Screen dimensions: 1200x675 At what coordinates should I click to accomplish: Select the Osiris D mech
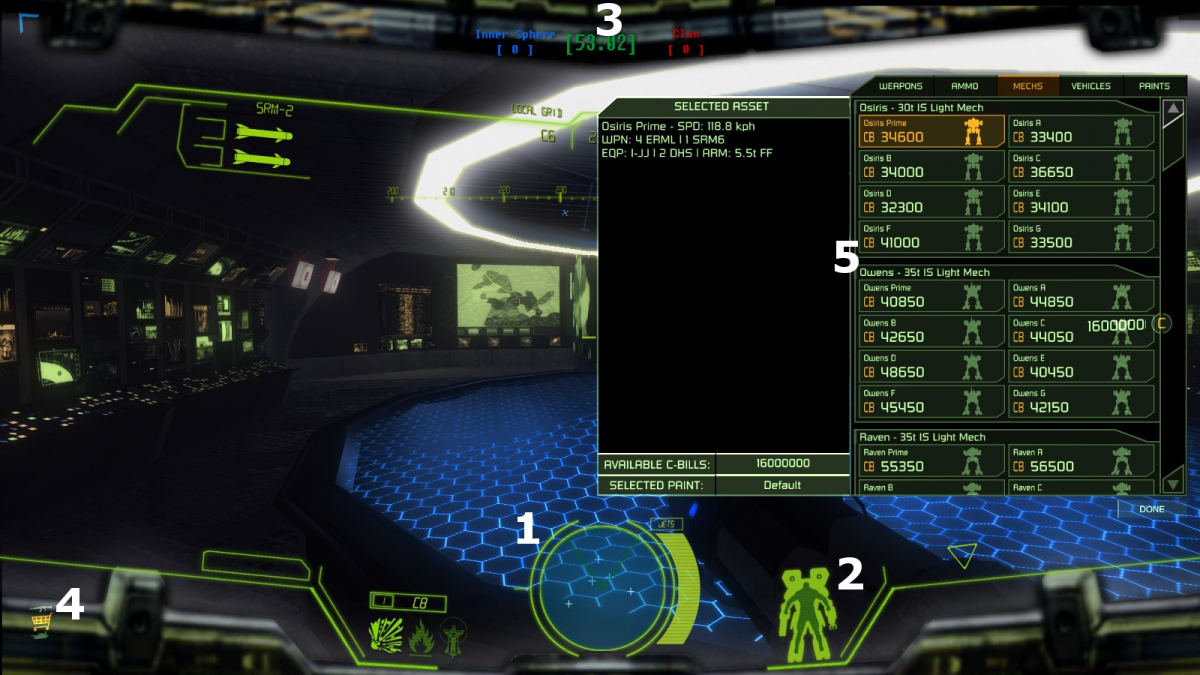pos(931,201)
